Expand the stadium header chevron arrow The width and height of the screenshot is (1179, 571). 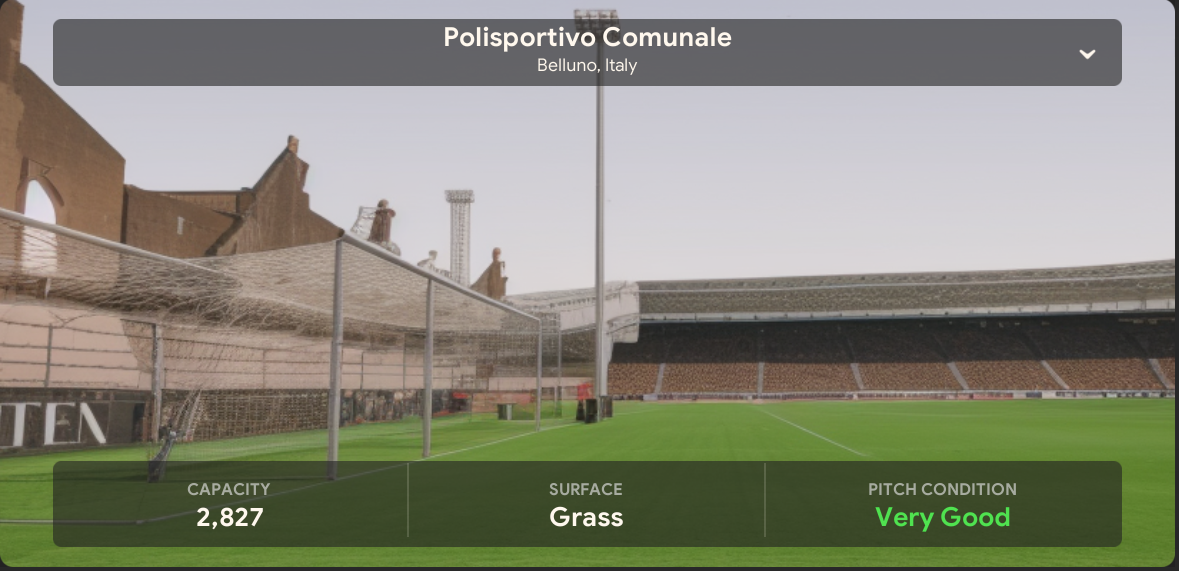[1087, 54]
